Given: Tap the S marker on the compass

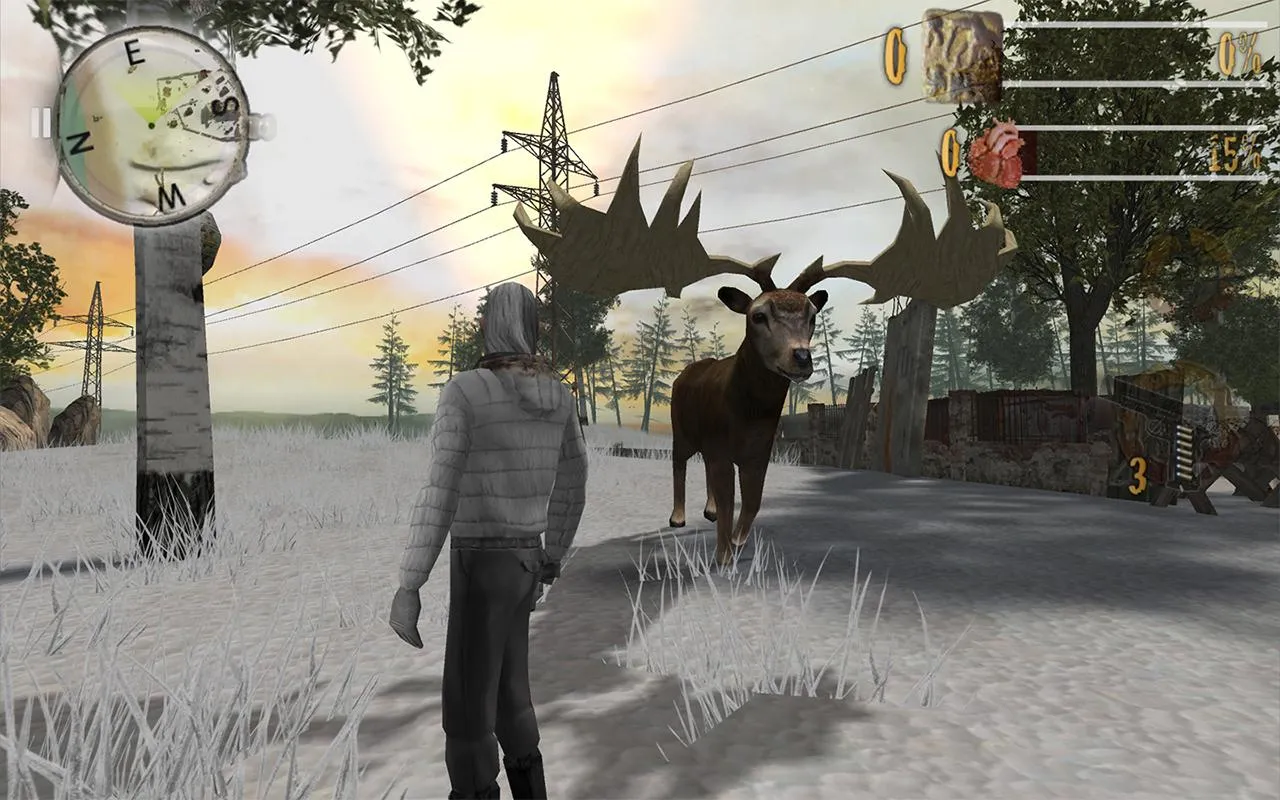Looking at the screenshot, I should click(x=225, y=105).
